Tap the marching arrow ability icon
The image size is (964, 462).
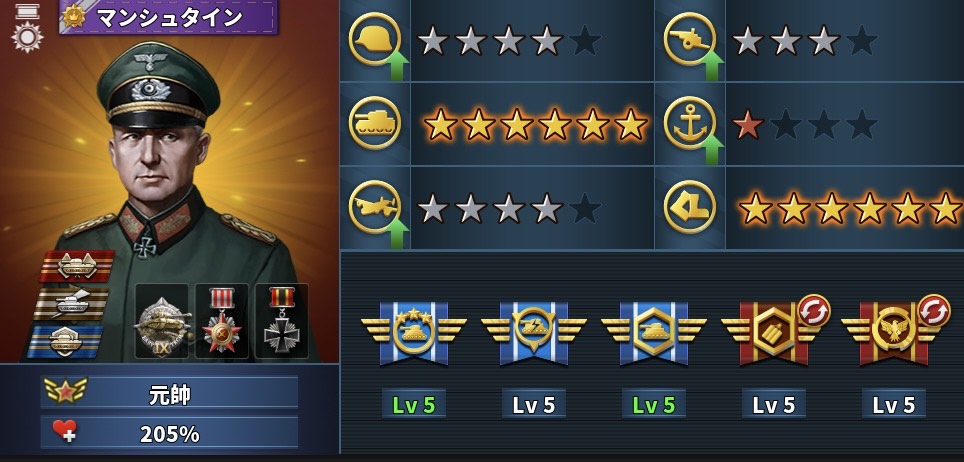(690, 207)
